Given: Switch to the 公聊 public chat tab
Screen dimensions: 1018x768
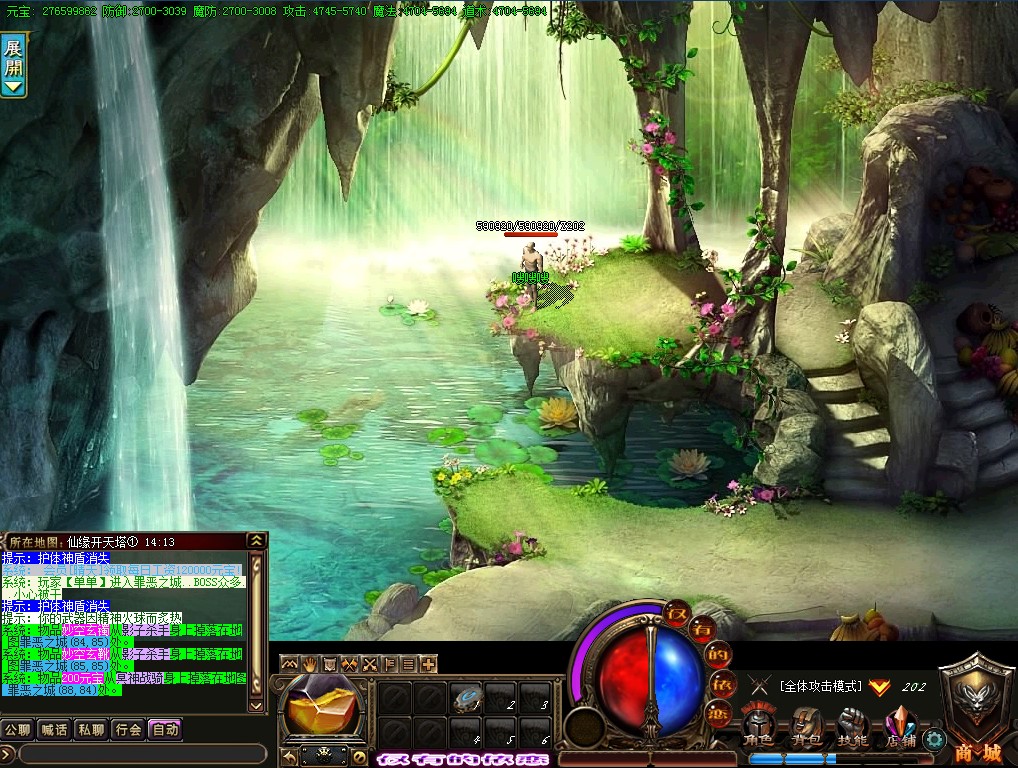Looking at the screenshot, I should coord(18,729).
